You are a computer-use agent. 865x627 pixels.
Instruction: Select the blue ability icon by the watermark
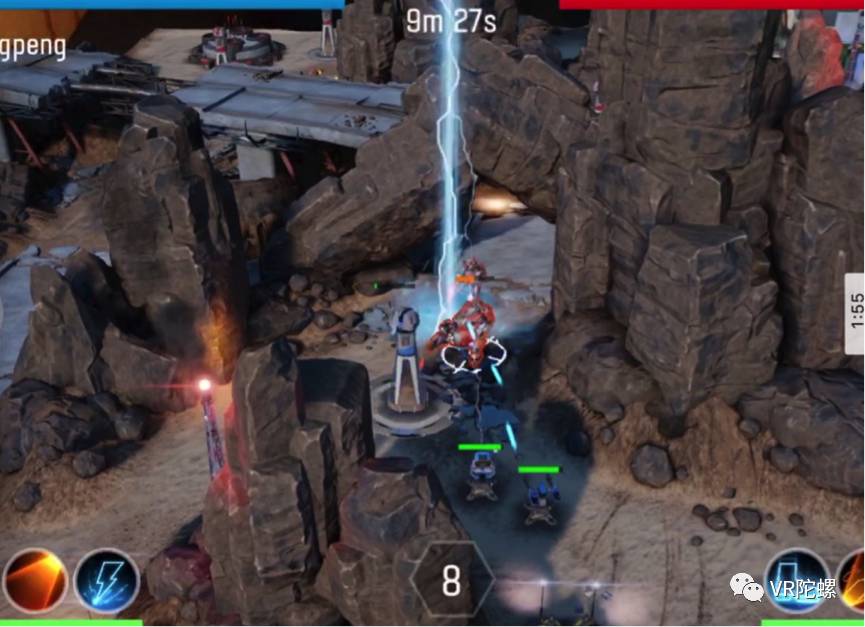click(798, 580)
